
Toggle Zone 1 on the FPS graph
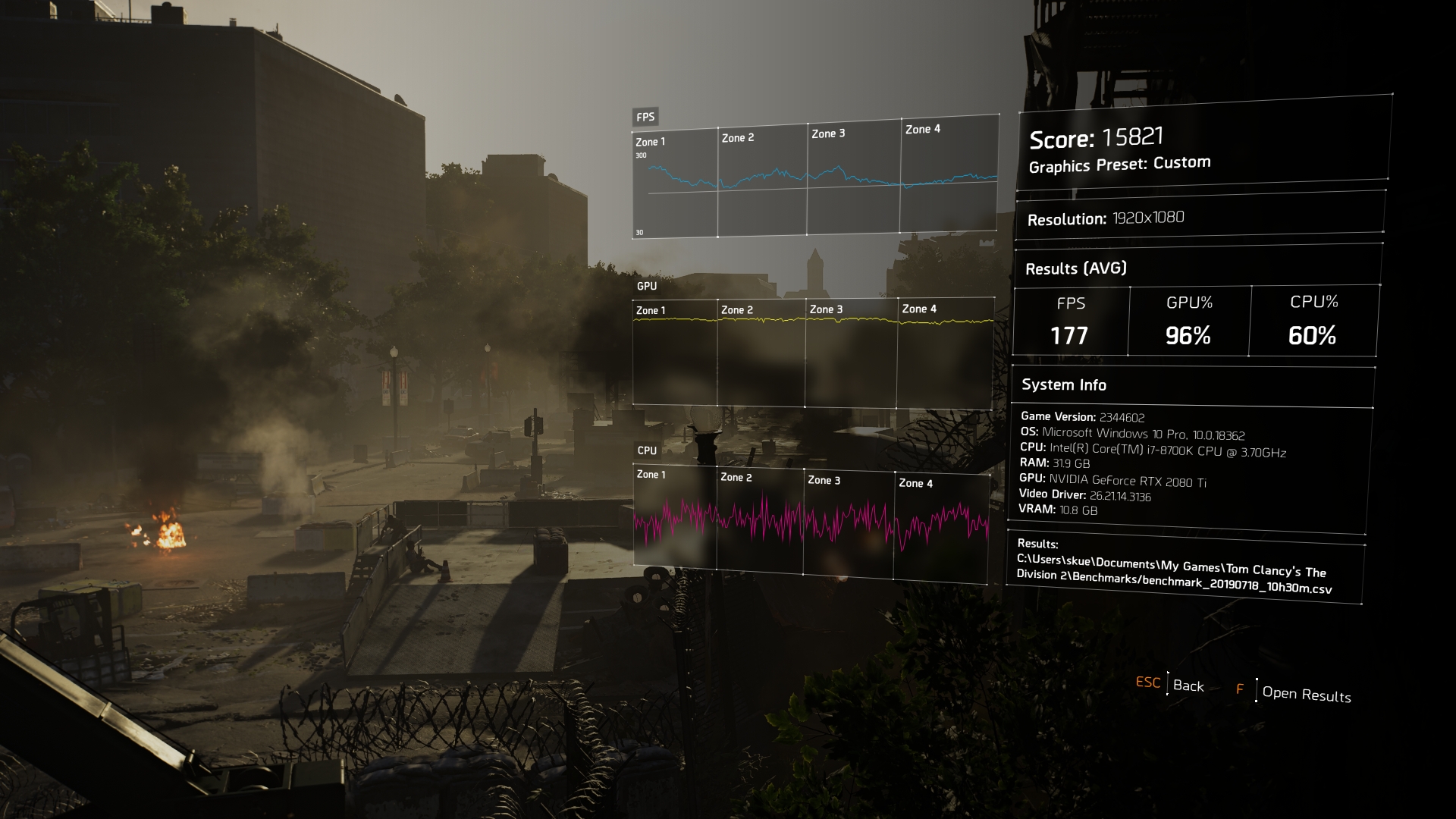650,140
